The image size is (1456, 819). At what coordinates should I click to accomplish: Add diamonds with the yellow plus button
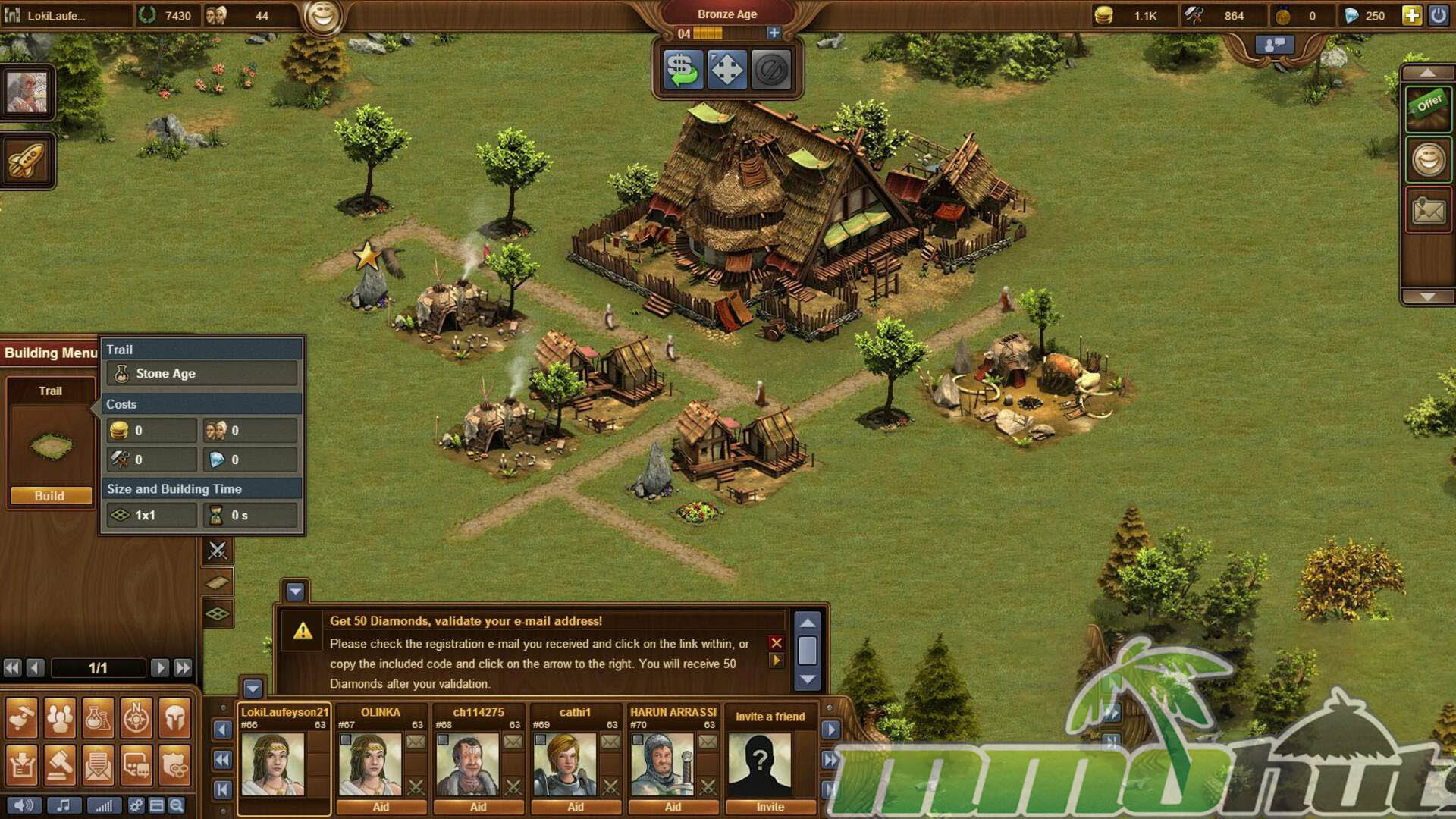click(x=1411, y=15)
